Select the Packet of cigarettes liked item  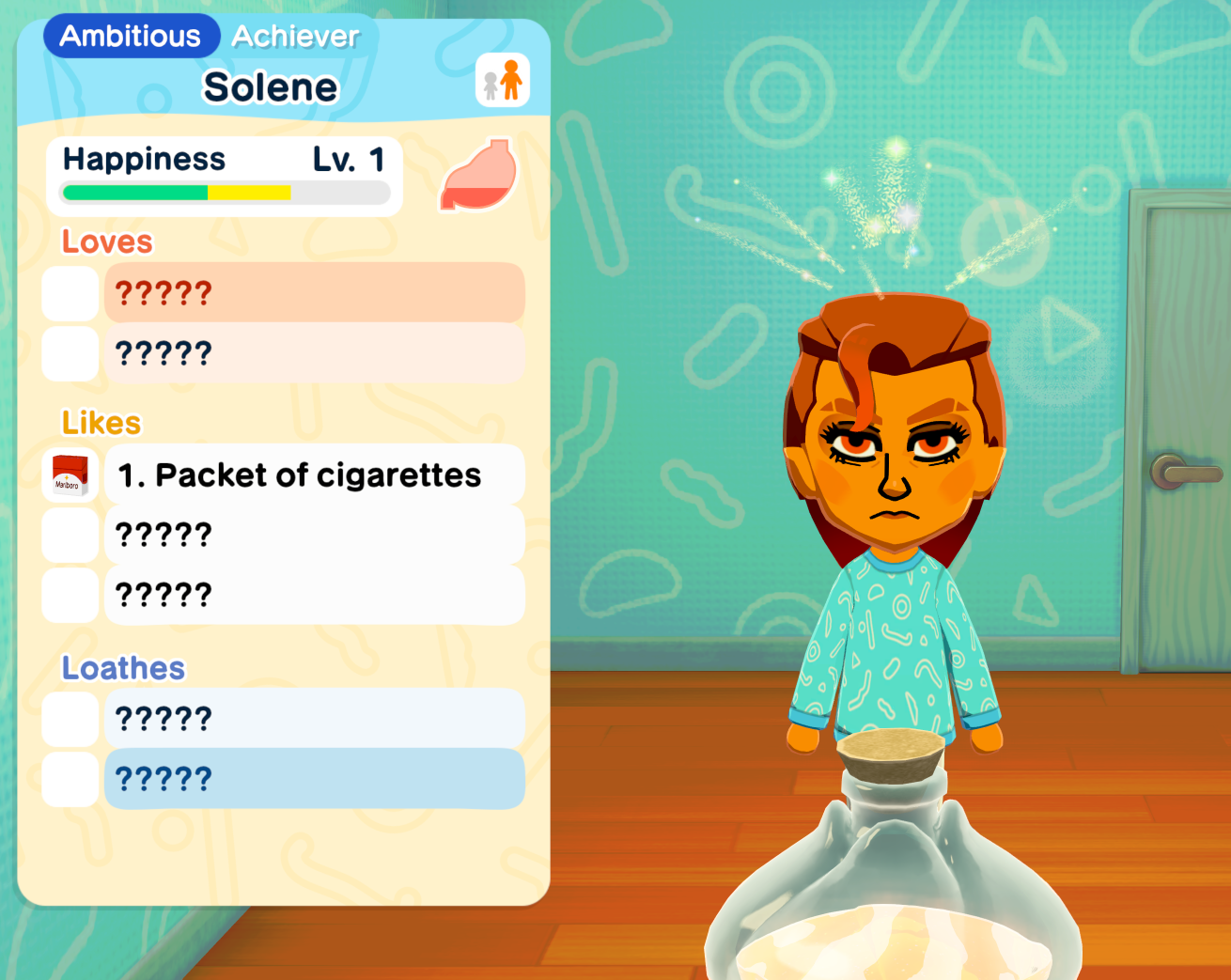pos(315,474)
